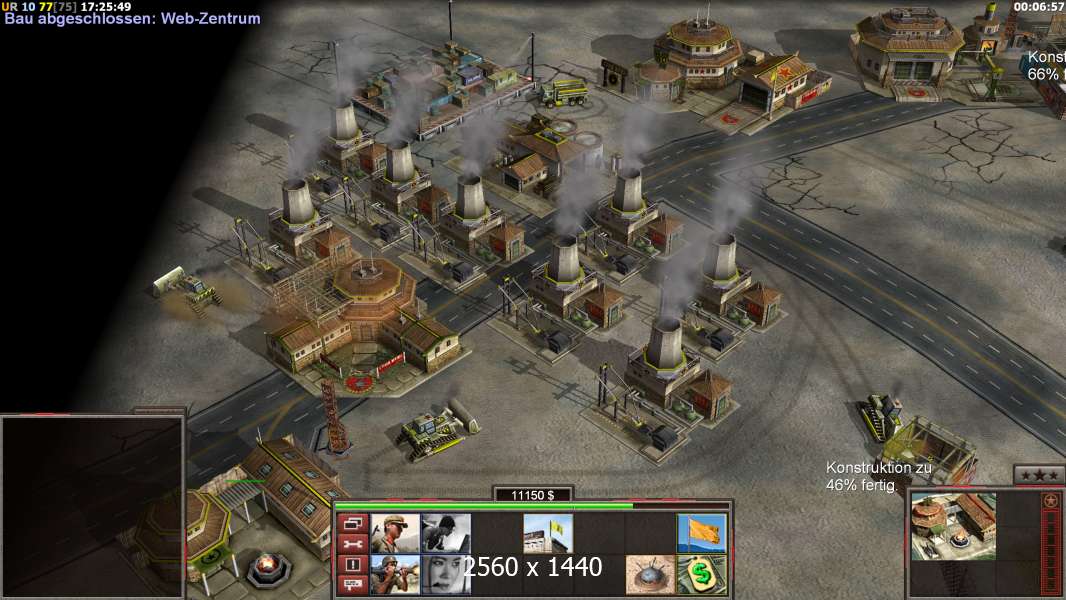Click the wrench repair button
1066x600 pixels.
coord(351,544)
